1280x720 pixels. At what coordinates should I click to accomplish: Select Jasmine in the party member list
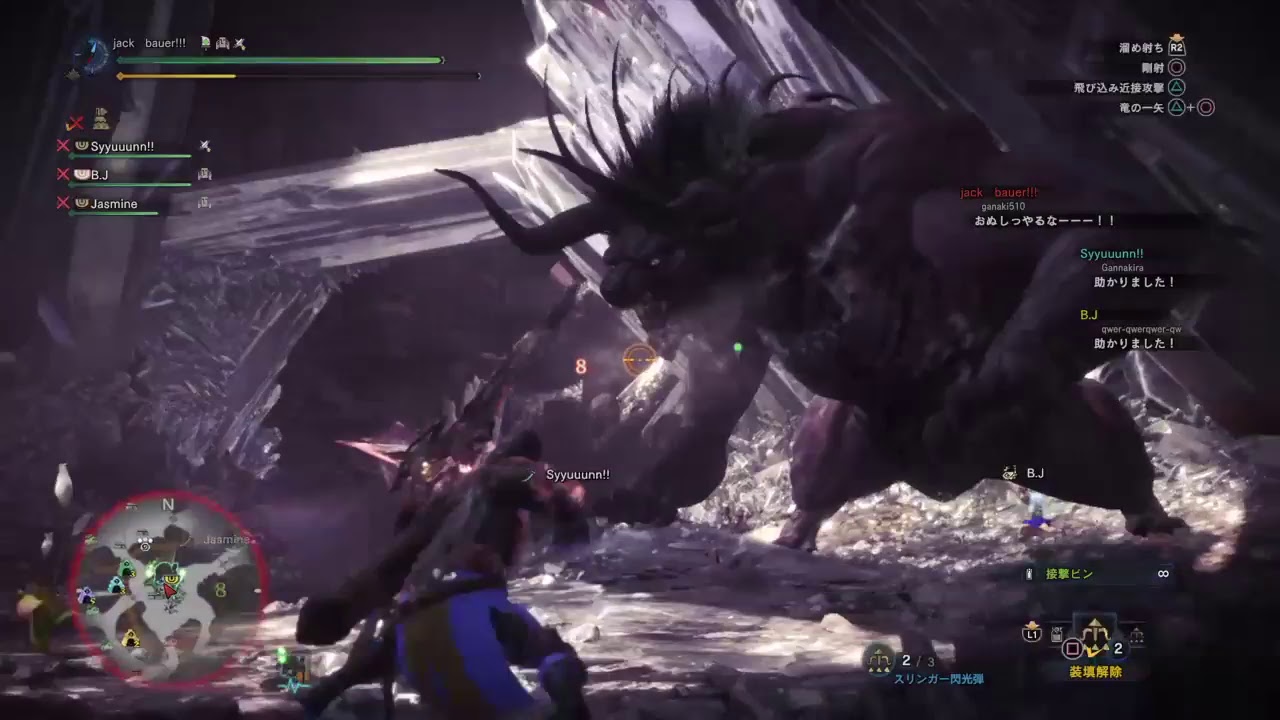pyautogui.click(x=114, y=203)
